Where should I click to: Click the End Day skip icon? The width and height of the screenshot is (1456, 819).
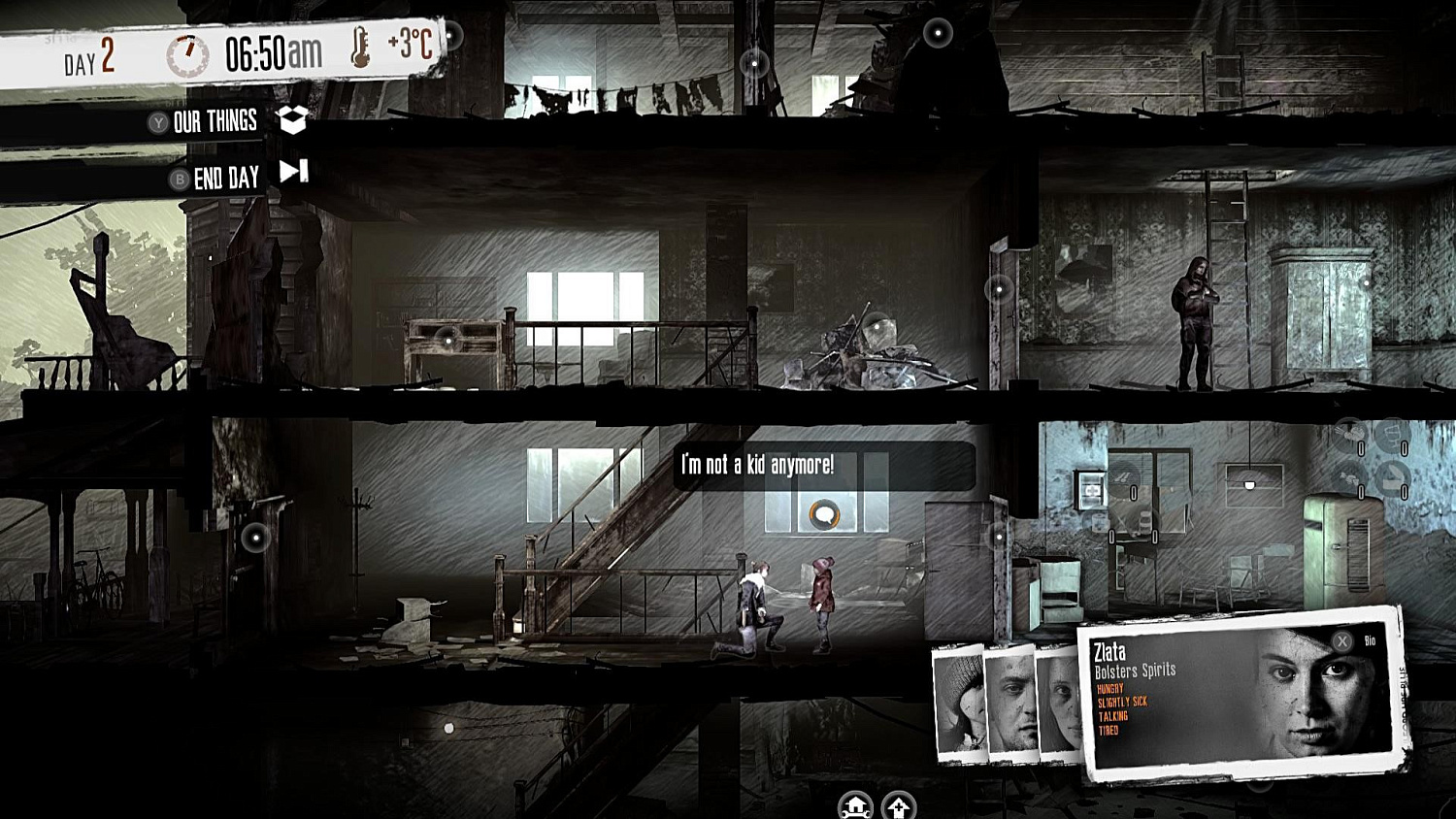292,177
